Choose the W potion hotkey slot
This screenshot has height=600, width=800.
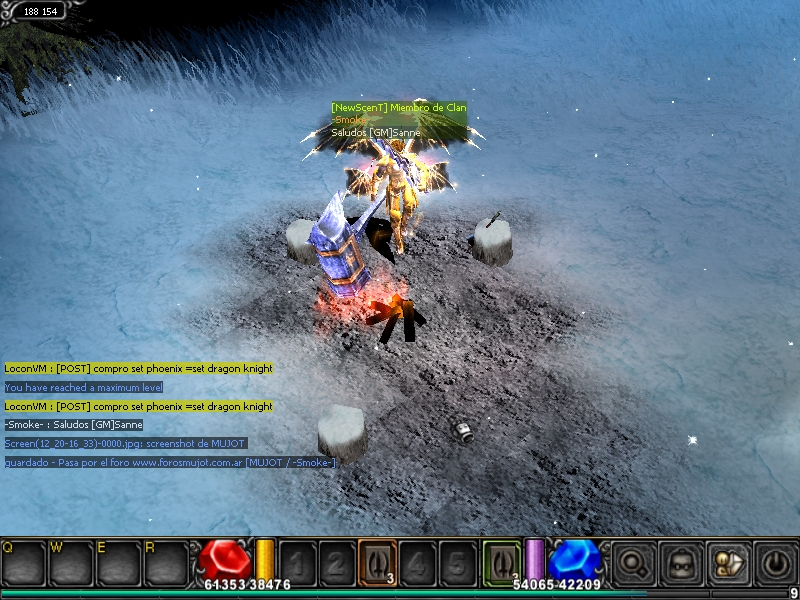point(70,563)
